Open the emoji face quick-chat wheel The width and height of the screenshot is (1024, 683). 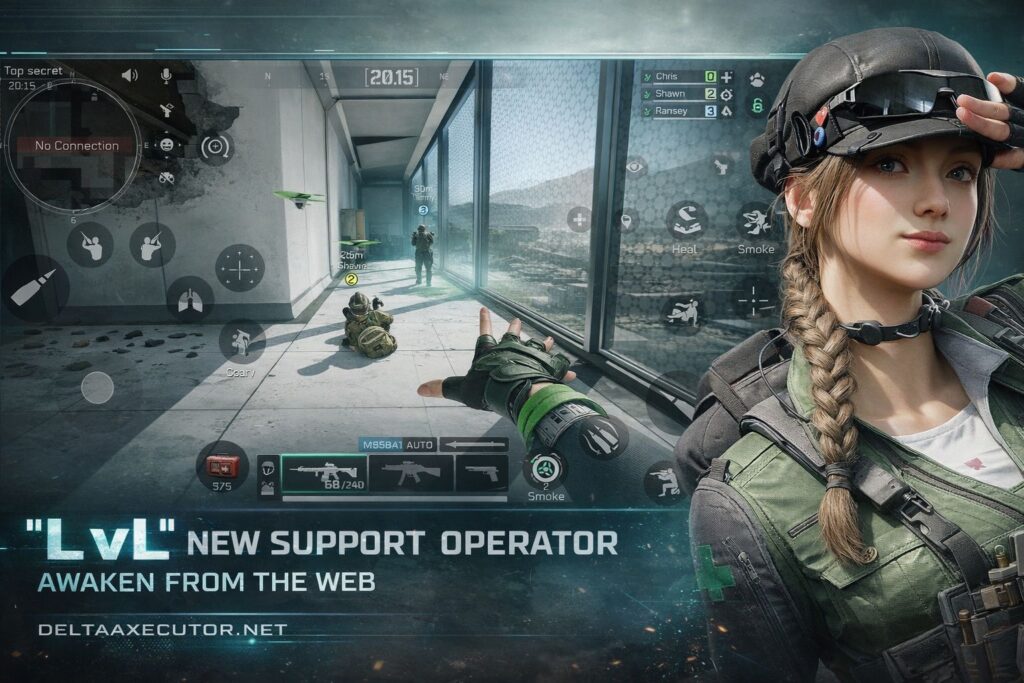pos(166,145)
